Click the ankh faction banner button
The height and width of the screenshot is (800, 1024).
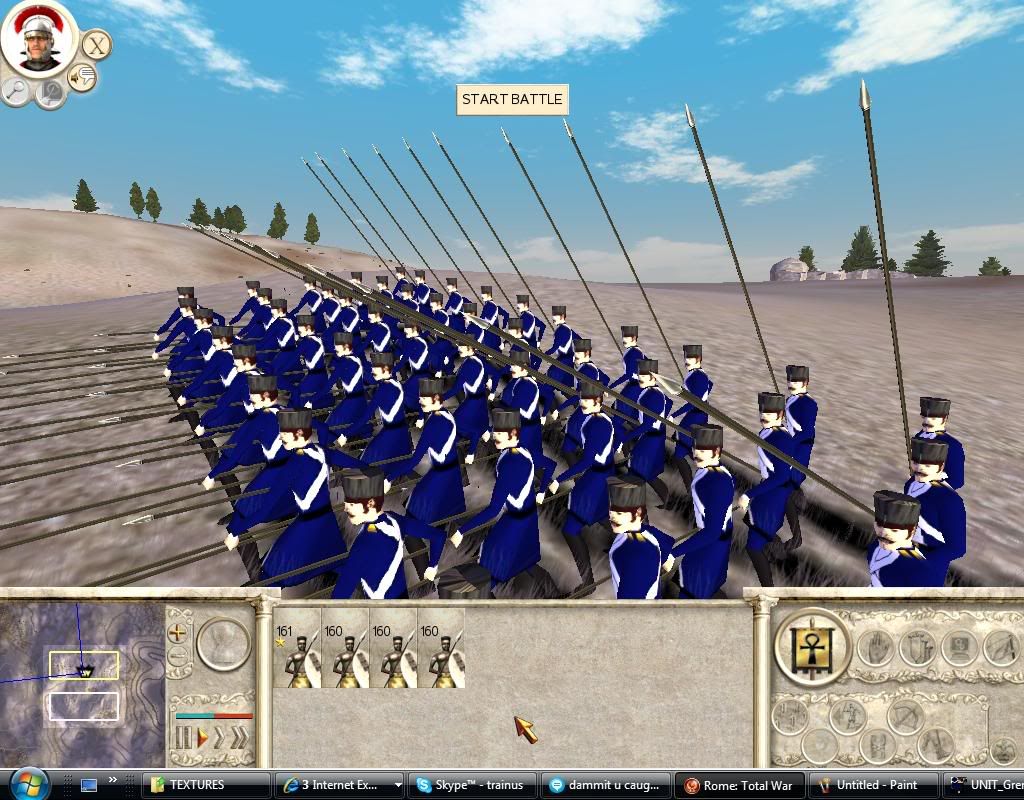point(812,647)
